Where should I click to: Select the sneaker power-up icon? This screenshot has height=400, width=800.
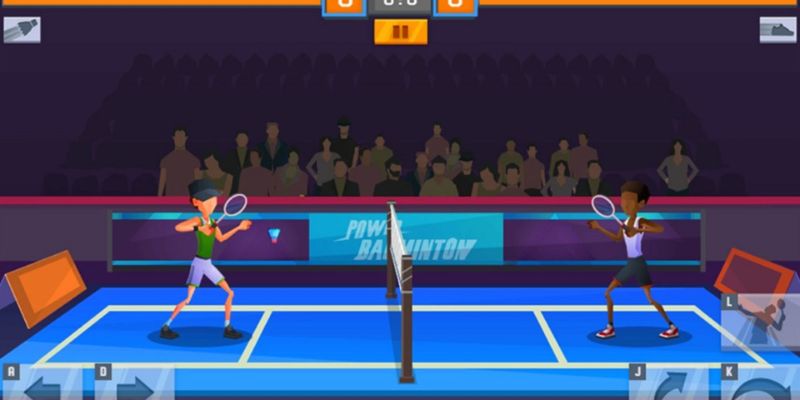tap(777, 29)
